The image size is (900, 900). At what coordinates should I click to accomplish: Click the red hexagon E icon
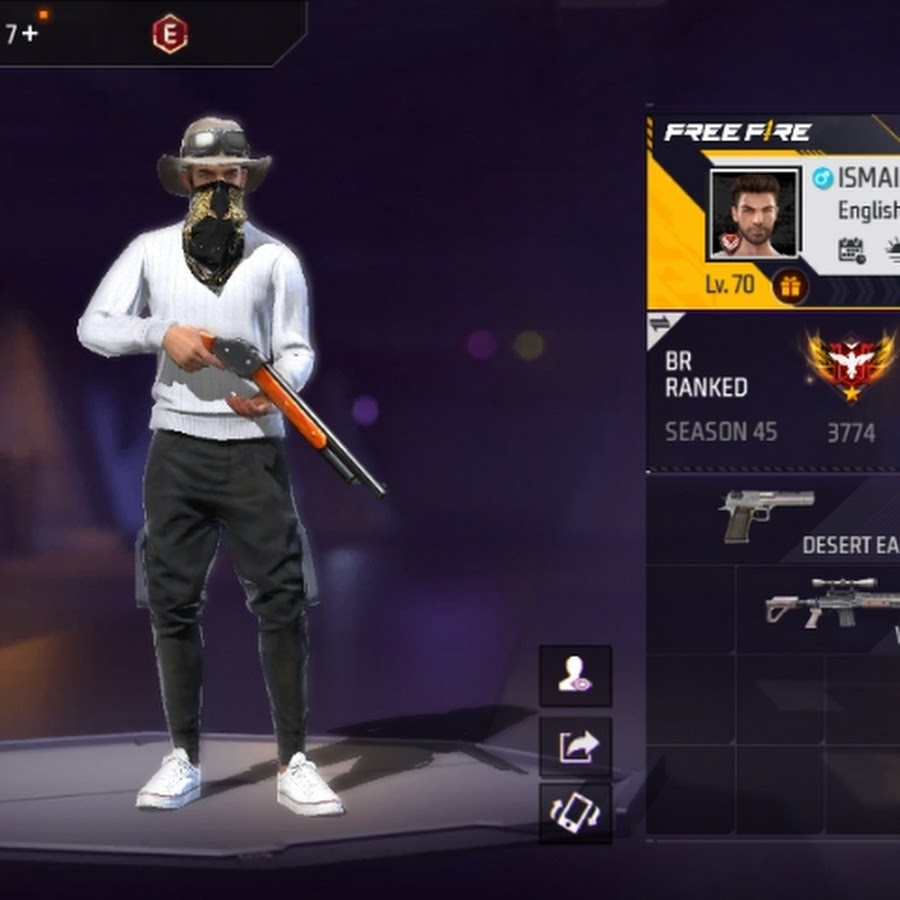(x=170, y=34)
